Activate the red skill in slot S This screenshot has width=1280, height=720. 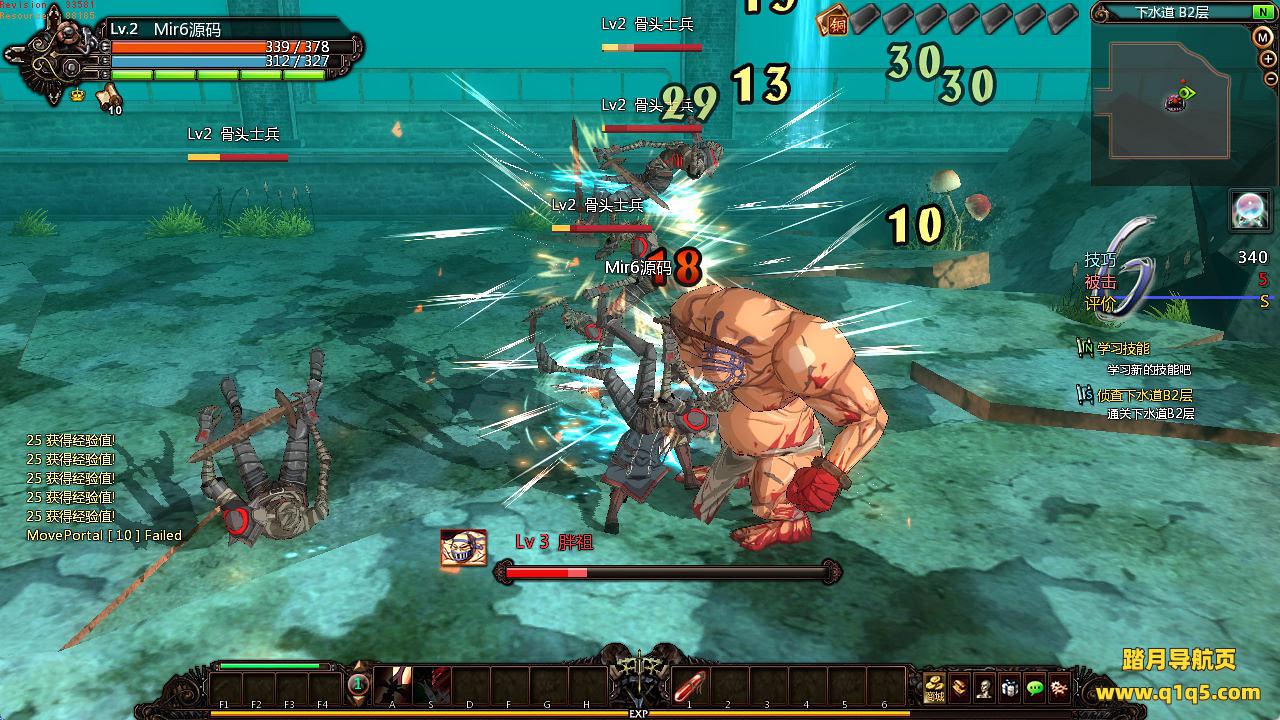432,685
